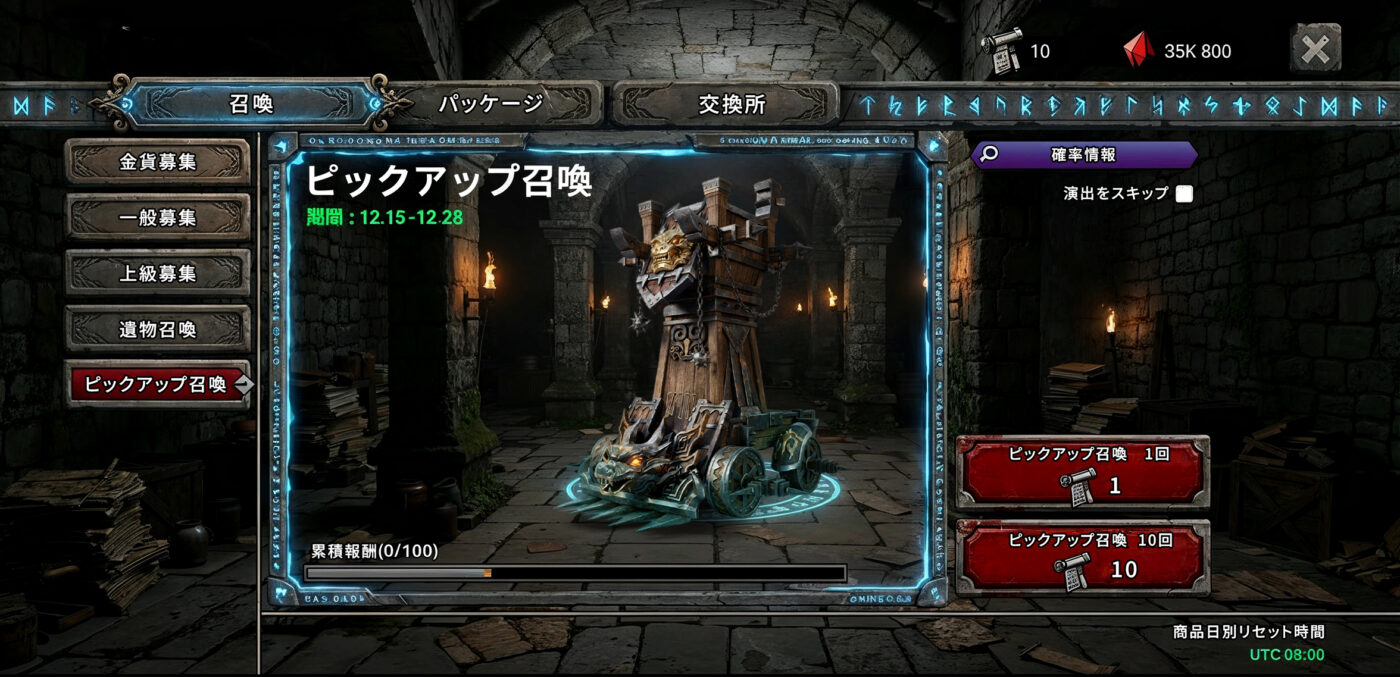Viewport: 1400px width, 677px height.
Task: Switch to the 召喚 tab
Action: coord(251,103)
